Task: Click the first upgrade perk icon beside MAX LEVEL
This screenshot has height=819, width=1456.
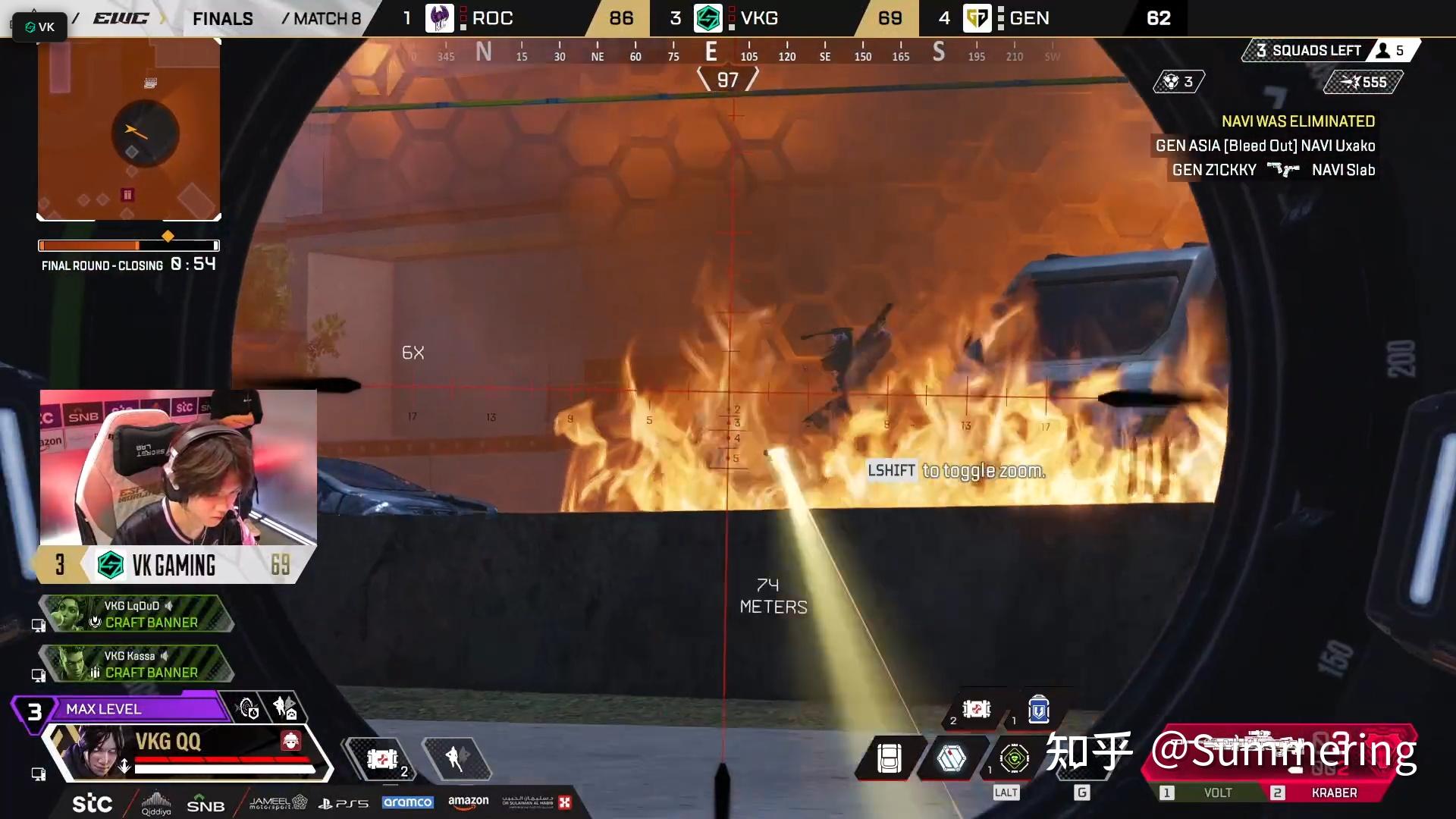Action: click(x=248, y=708)
